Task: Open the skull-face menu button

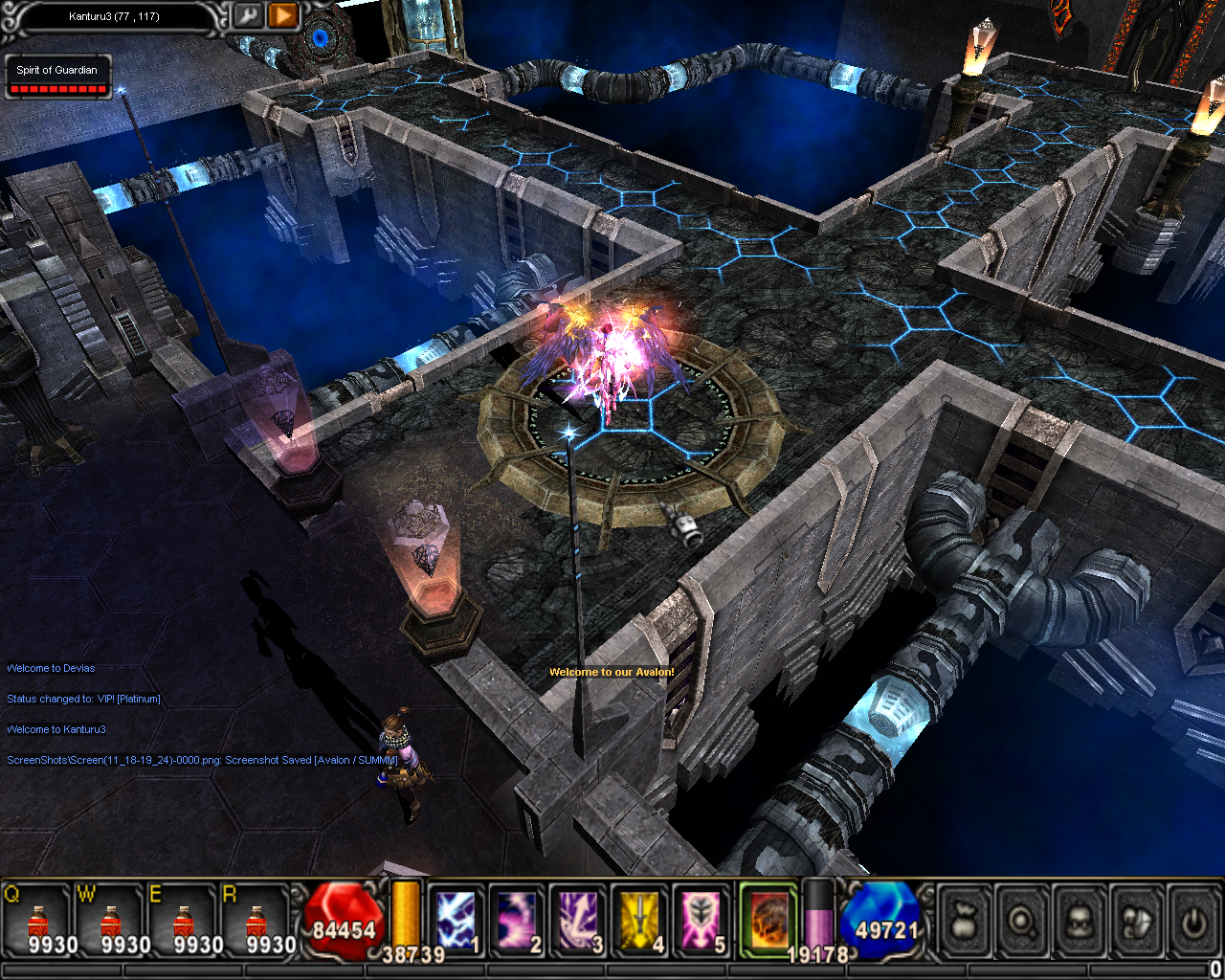Action: pyautogui.click(x=1080, y=922)
